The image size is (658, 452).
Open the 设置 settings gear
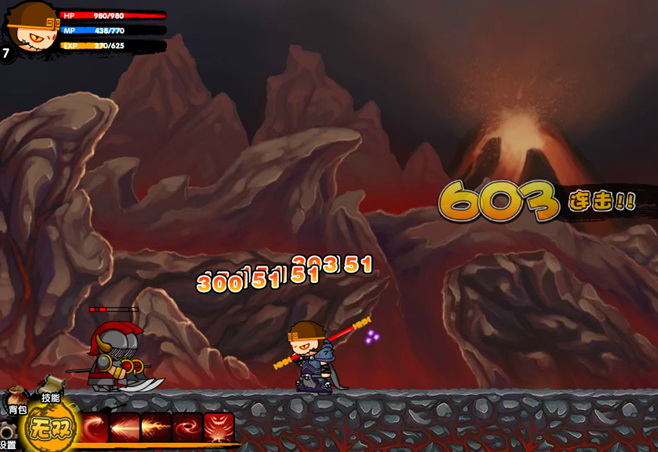click(x=9, y=436)
